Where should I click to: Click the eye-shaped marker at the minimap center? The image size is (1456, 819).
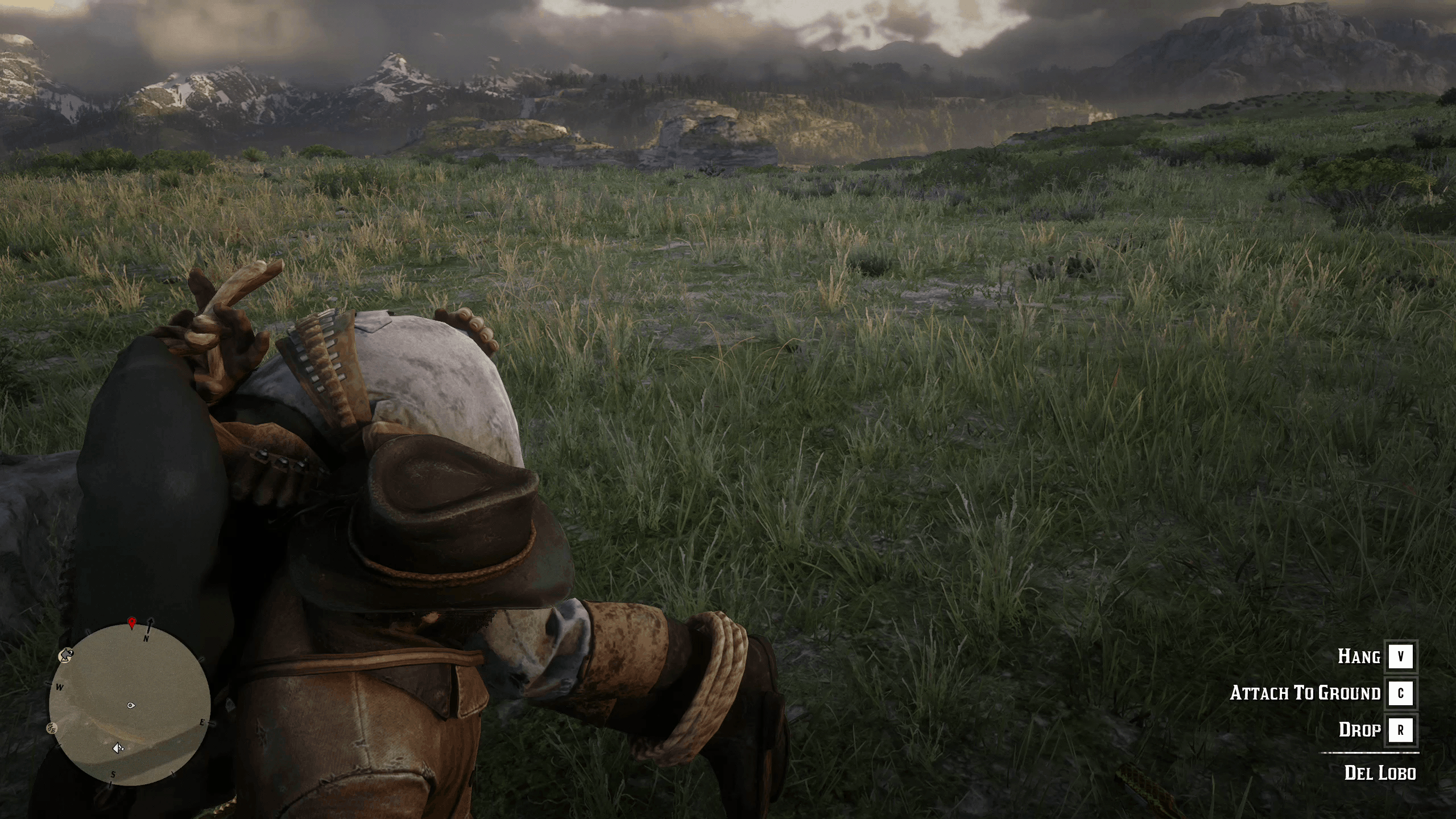point(131,706)
